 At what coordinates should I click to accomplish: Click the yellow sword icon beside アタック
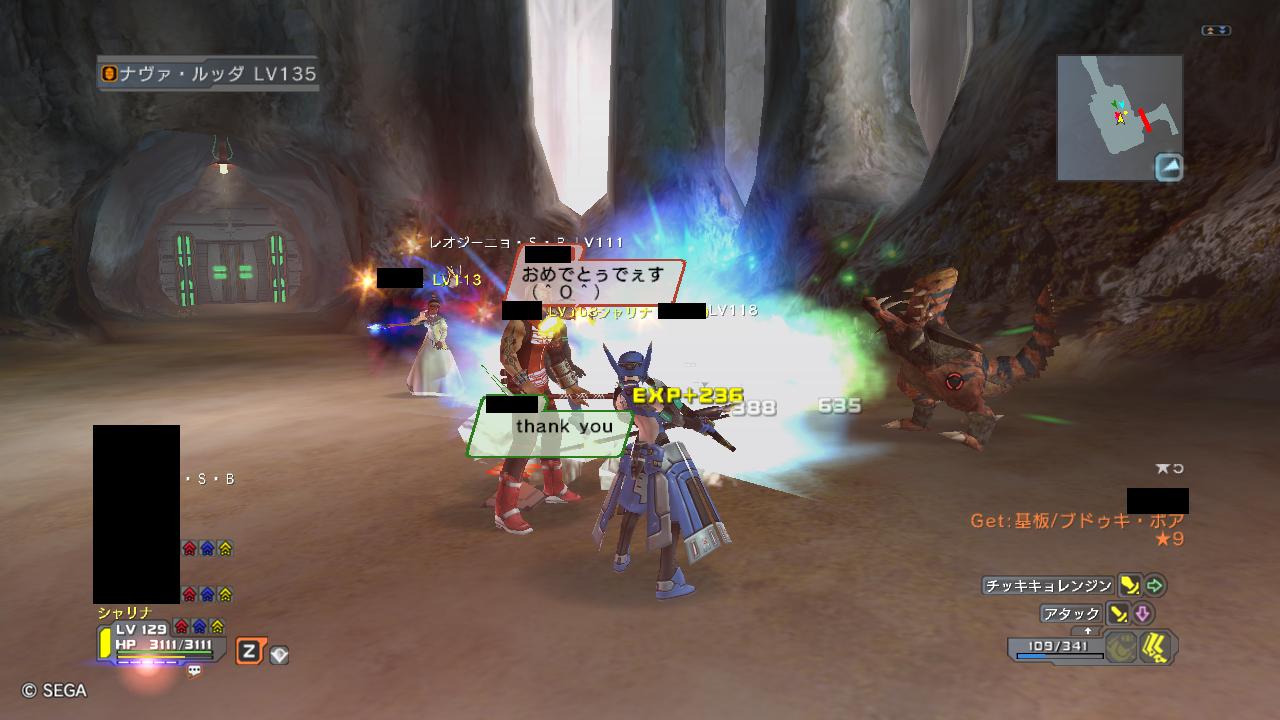click(1118, 614)
